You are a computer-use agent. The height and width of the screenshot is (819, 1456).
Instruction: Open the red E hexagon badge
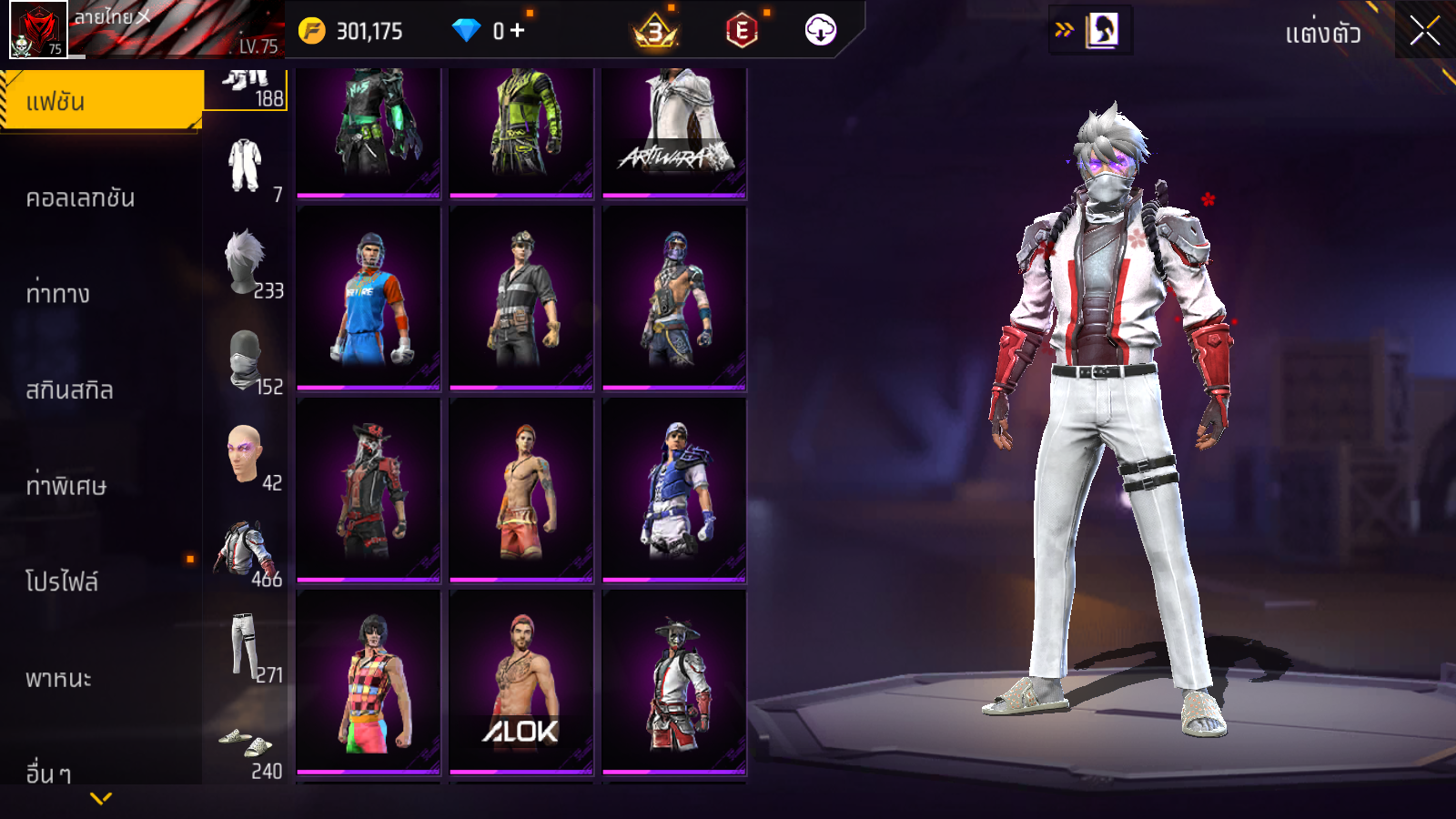point(742,31)
